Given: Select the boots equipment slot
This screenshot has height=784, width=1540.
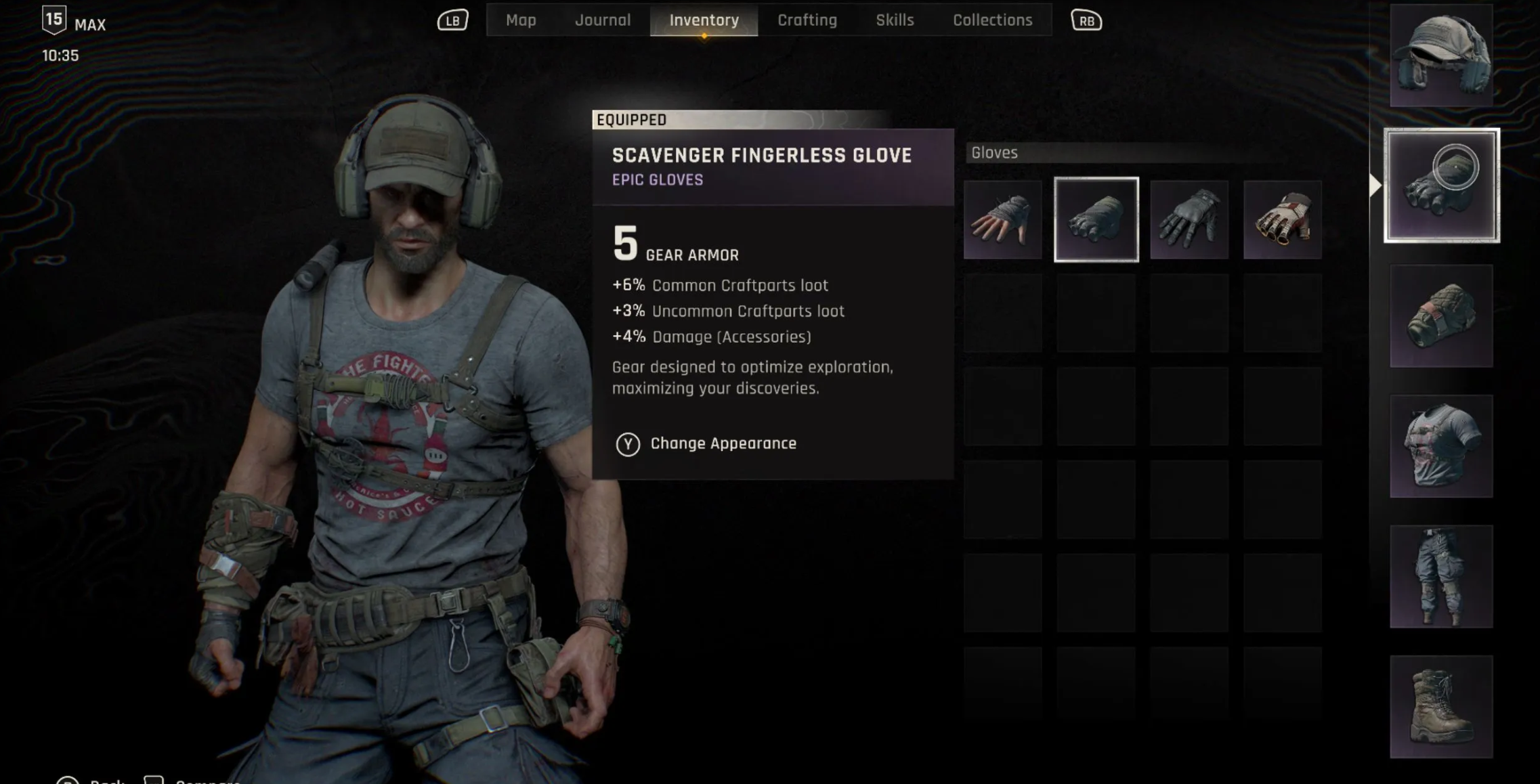Looking at the screenshot, I should click(1441, 706).
